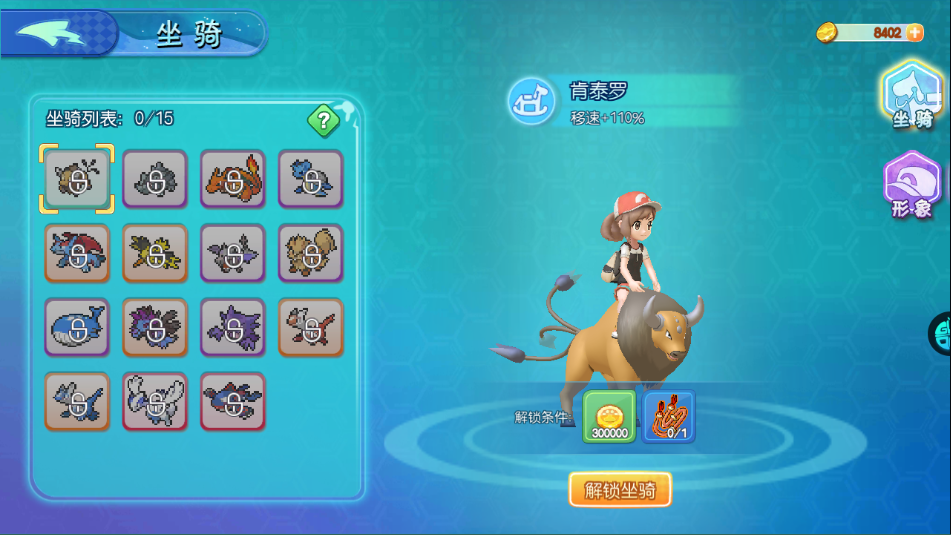Select the locked Hydreigon mount
The image size is (951, 535).
tap(155, 327)
